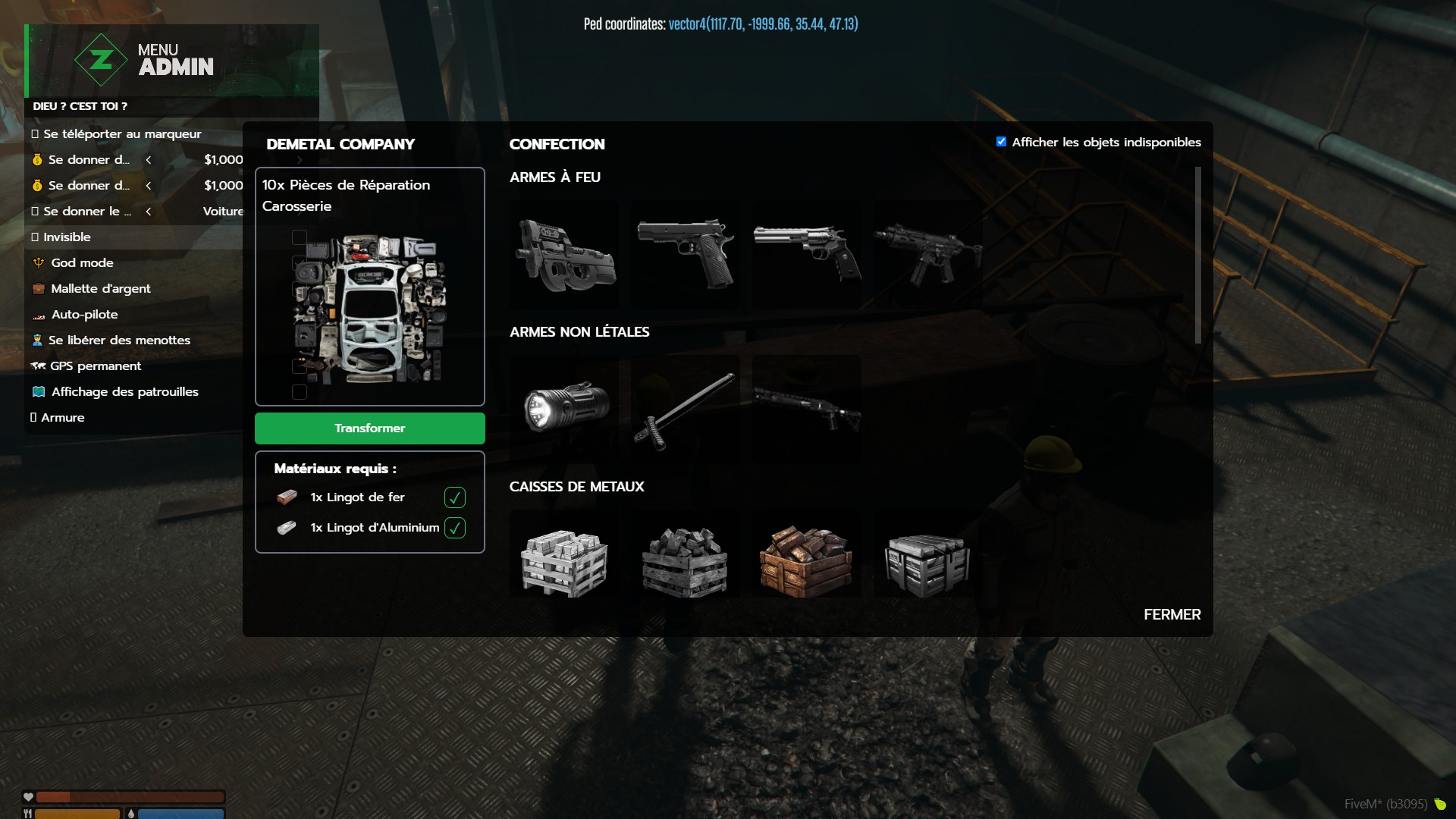Select the flashlight recipe
The width and height of the screenshot is (1456, 819).
[564, 409]
